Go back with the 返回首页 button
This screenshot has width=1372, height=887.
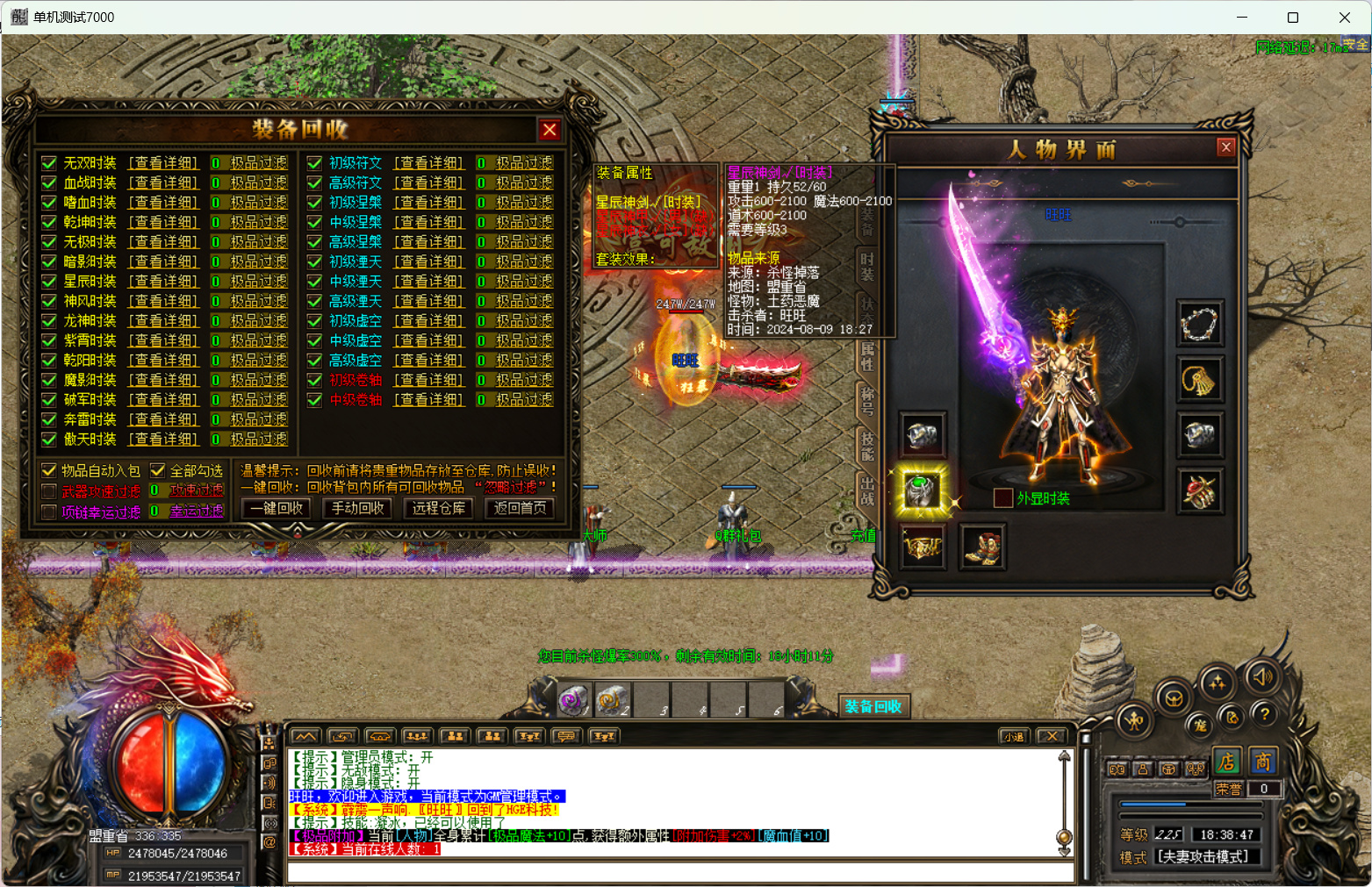coord(520,508)
